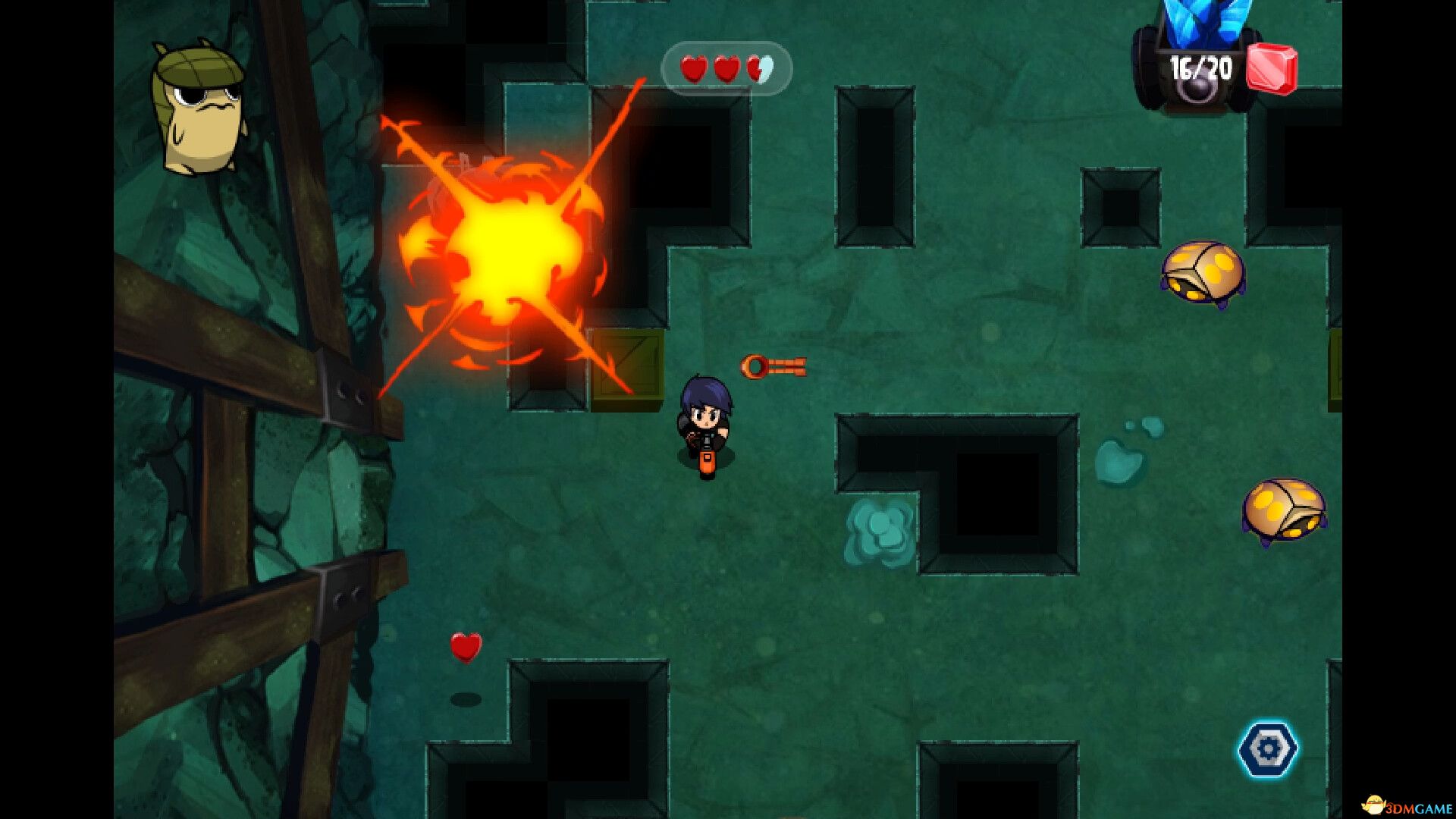Open the hexagonal gear settings button
This screenshot has width=1456, height=819.
(1267, 749)
